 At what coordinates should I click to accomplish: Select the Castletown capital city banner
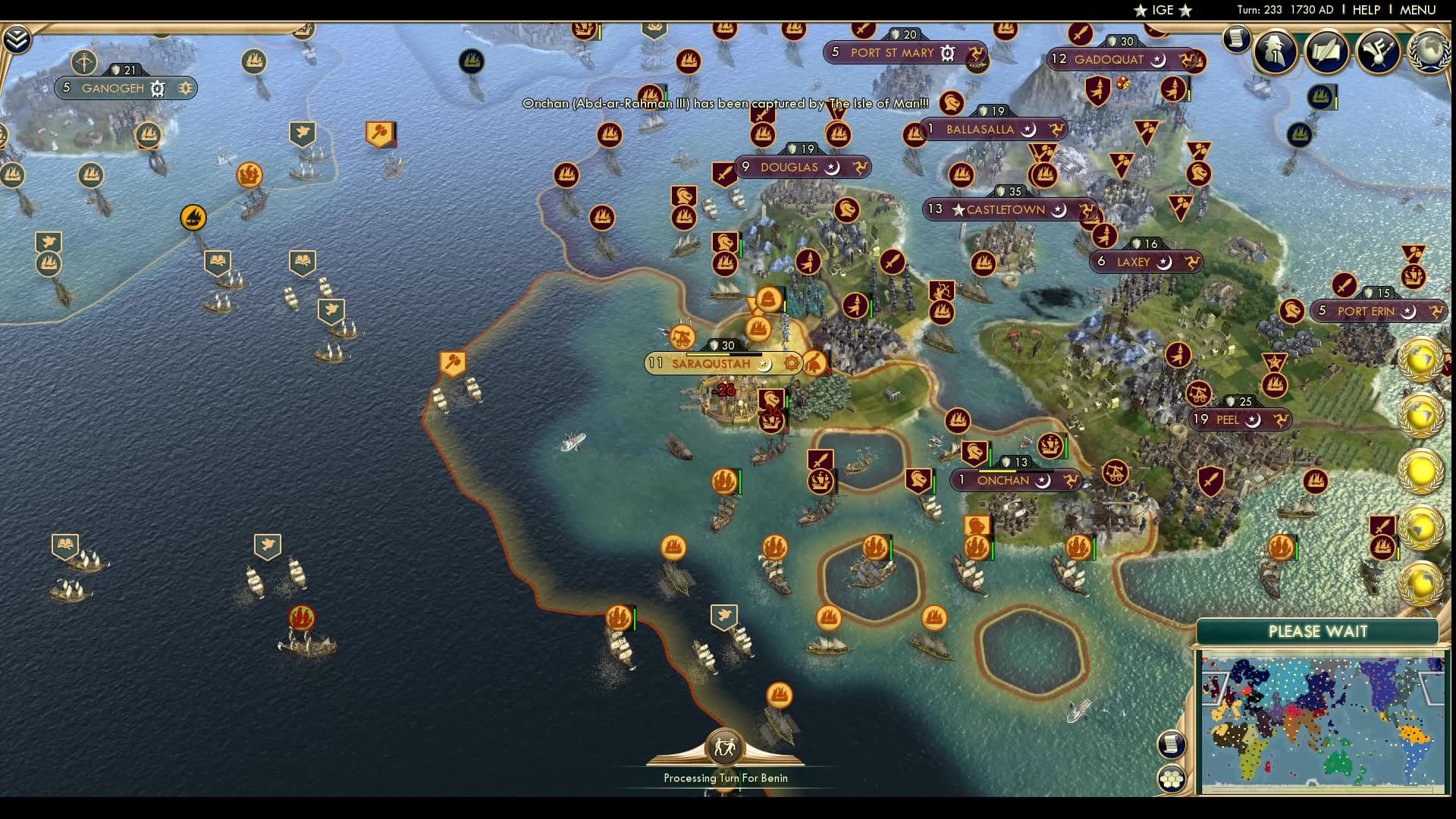[1005, 210]
